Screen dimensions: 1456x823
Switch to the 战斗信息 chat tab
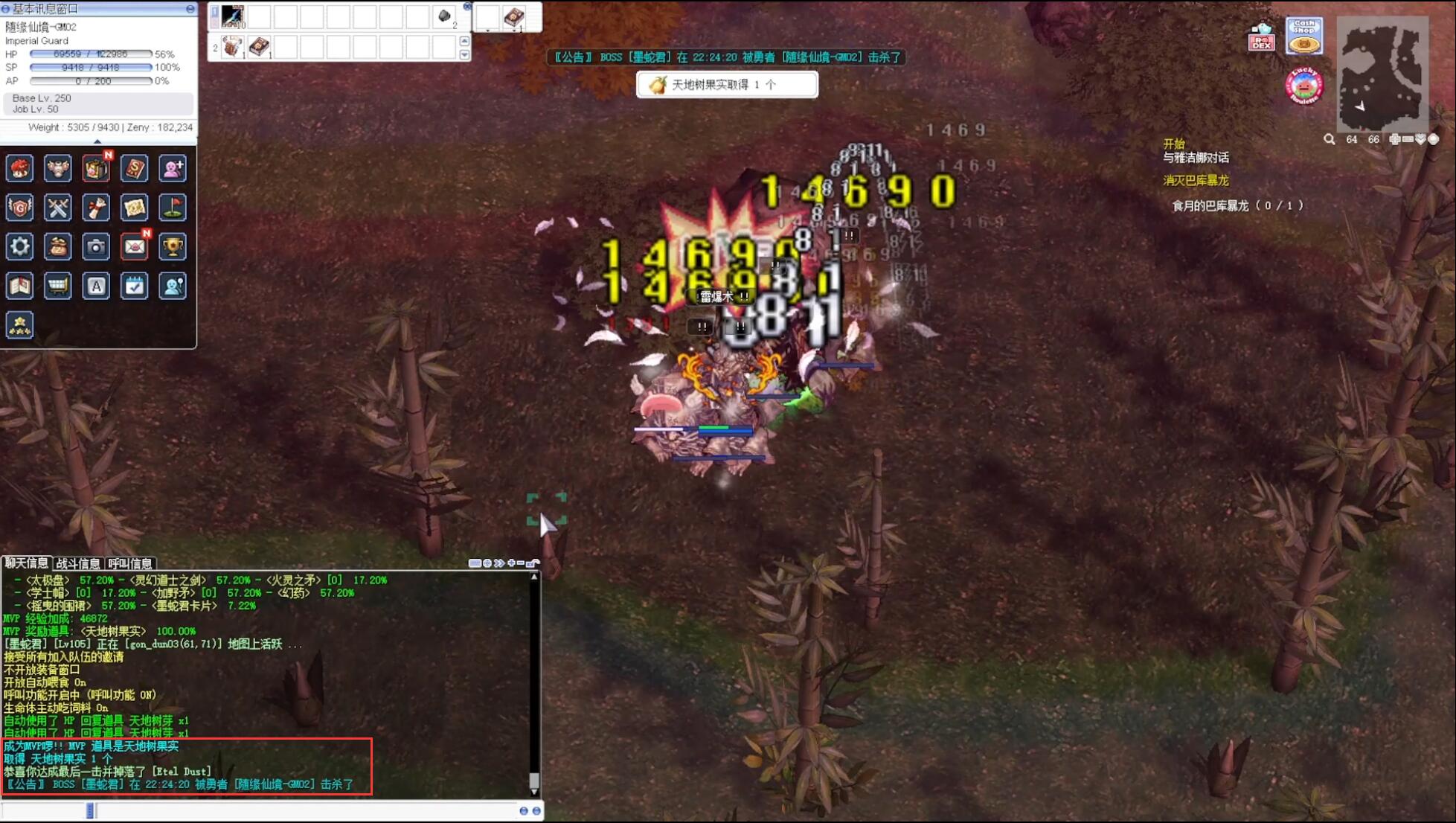click(78, 563)
